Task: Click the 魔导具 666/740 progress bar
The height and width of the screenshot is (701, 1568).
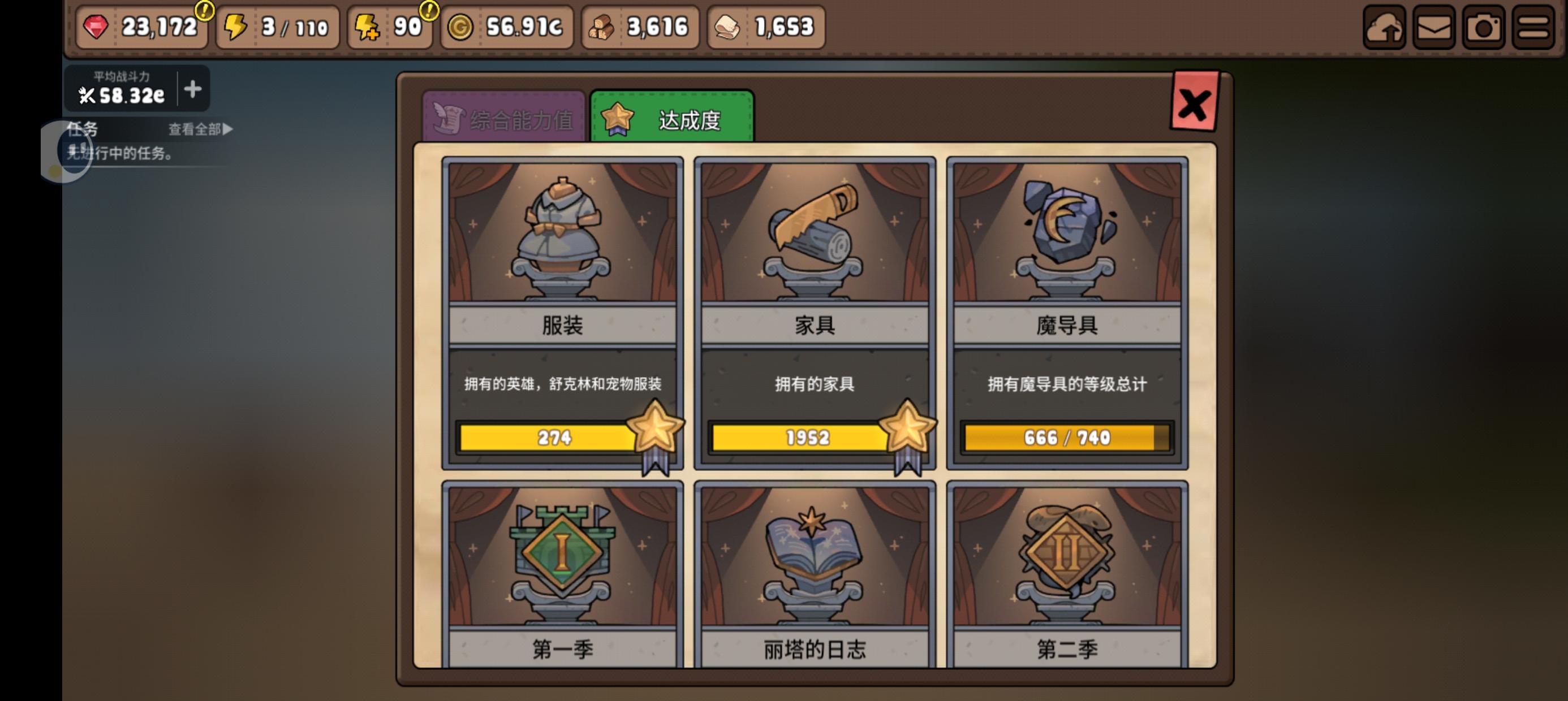Action: (x=1066, y=438)
